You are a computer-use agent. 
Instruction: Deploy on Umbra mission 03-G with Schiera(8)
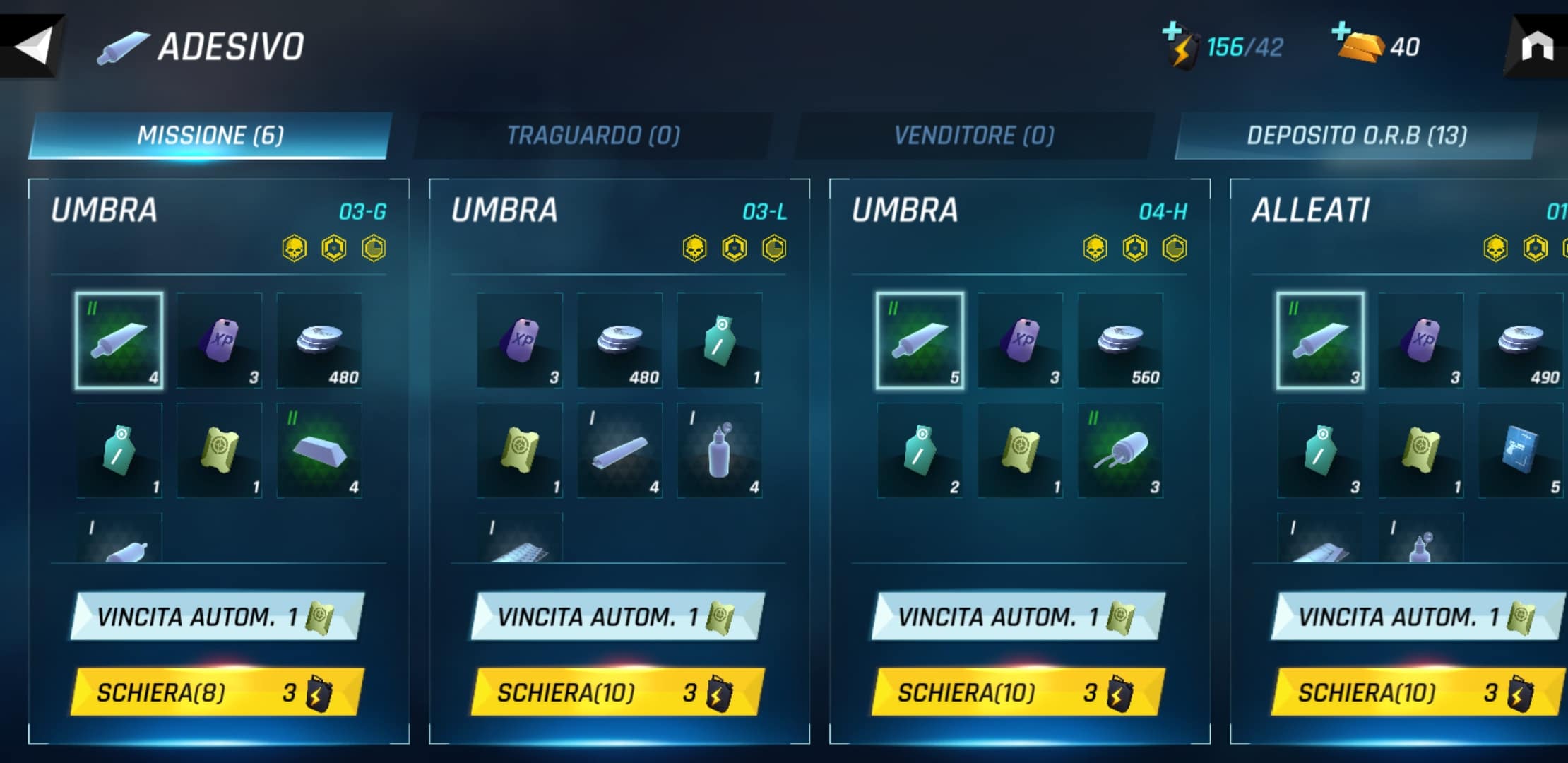pyautogui.click(x=217, y=692)
